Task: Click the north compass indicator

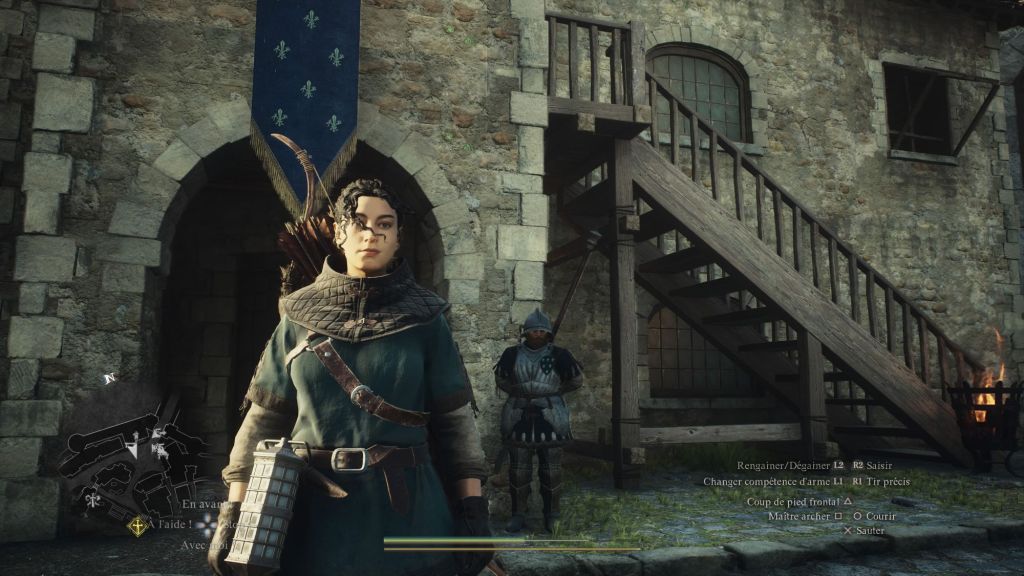Action: [108, 378]
